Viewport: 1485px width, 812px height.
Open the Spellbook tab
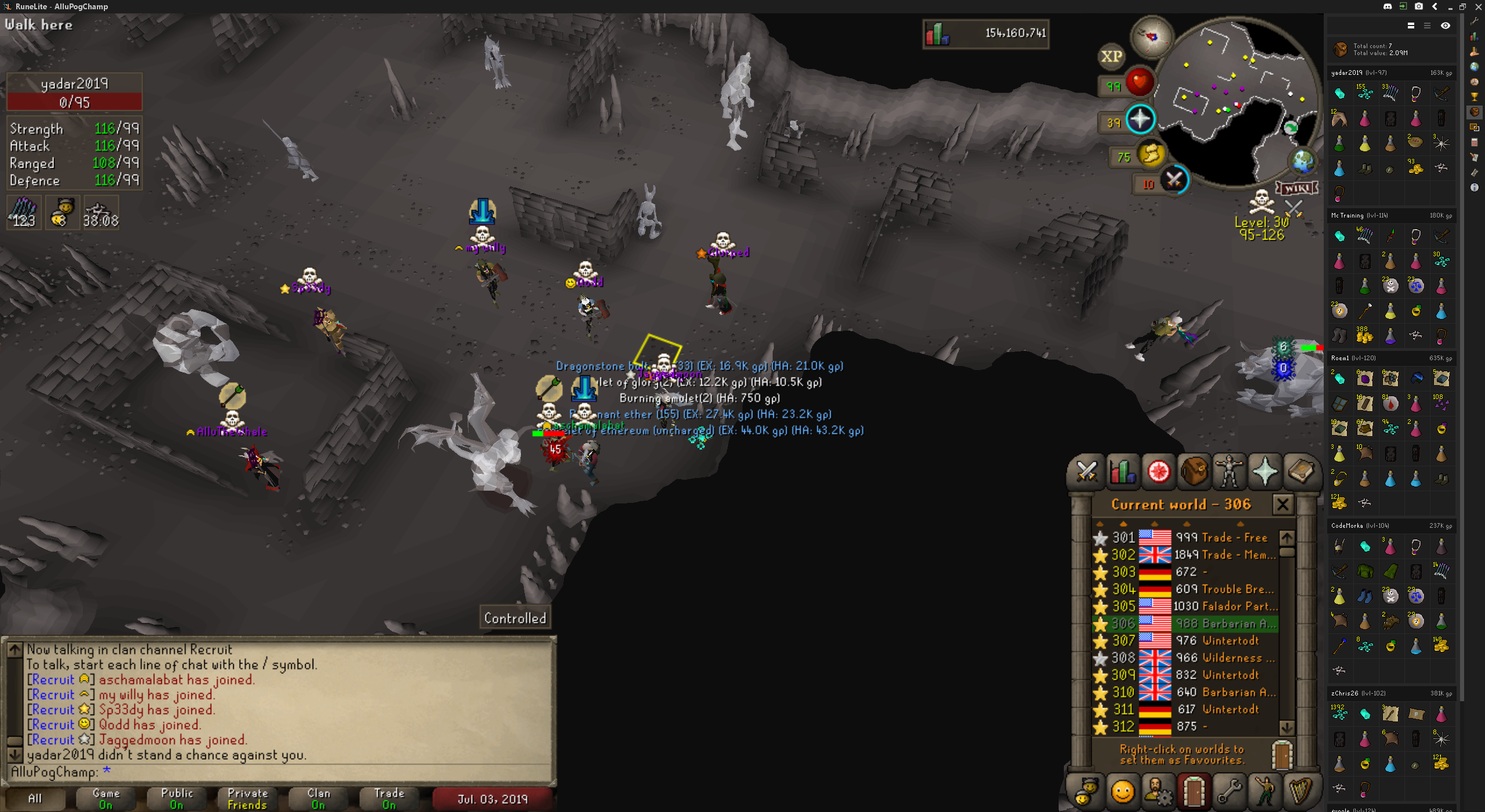pyautogui.click(x=1301, y=471)
